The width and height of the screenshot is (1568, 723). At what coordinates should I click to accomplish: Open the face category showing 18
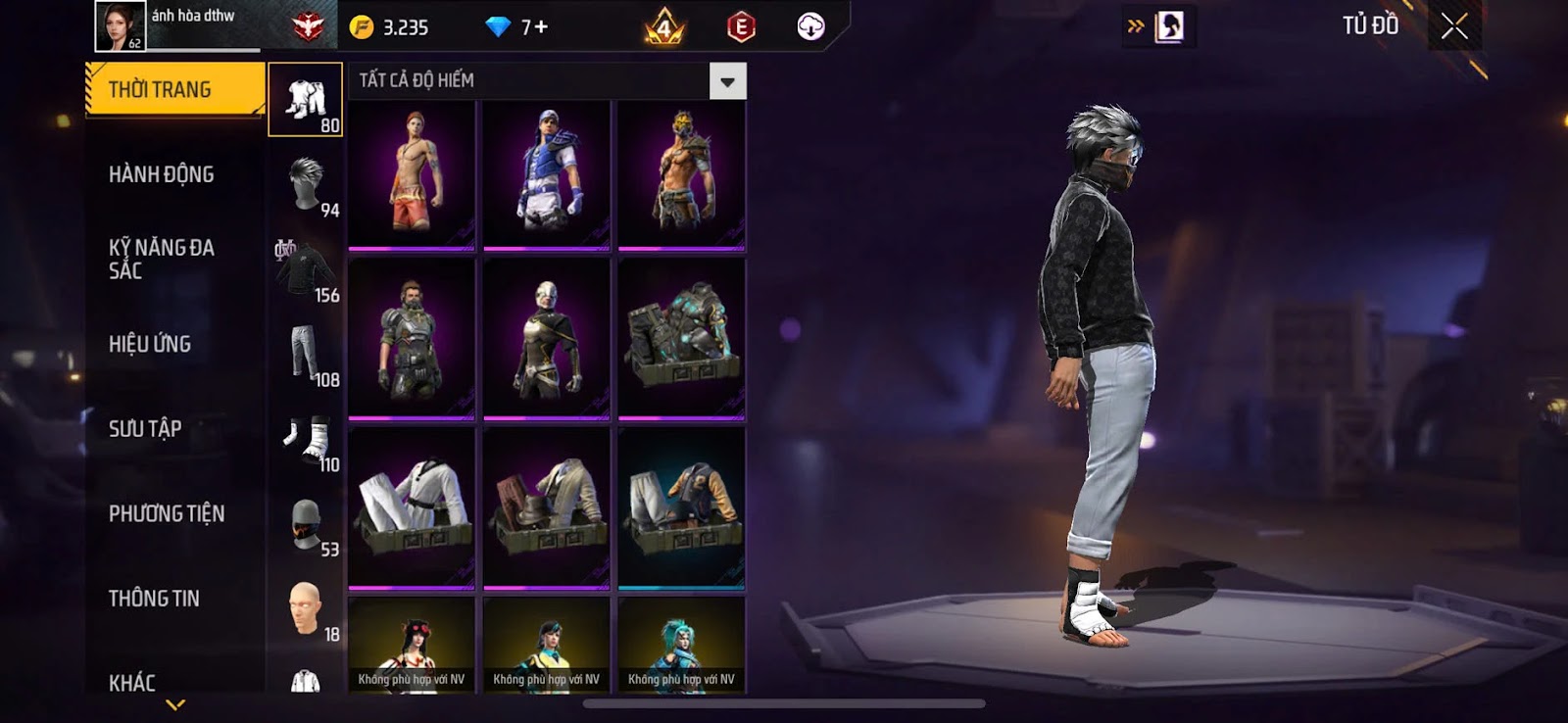[306, 608]
